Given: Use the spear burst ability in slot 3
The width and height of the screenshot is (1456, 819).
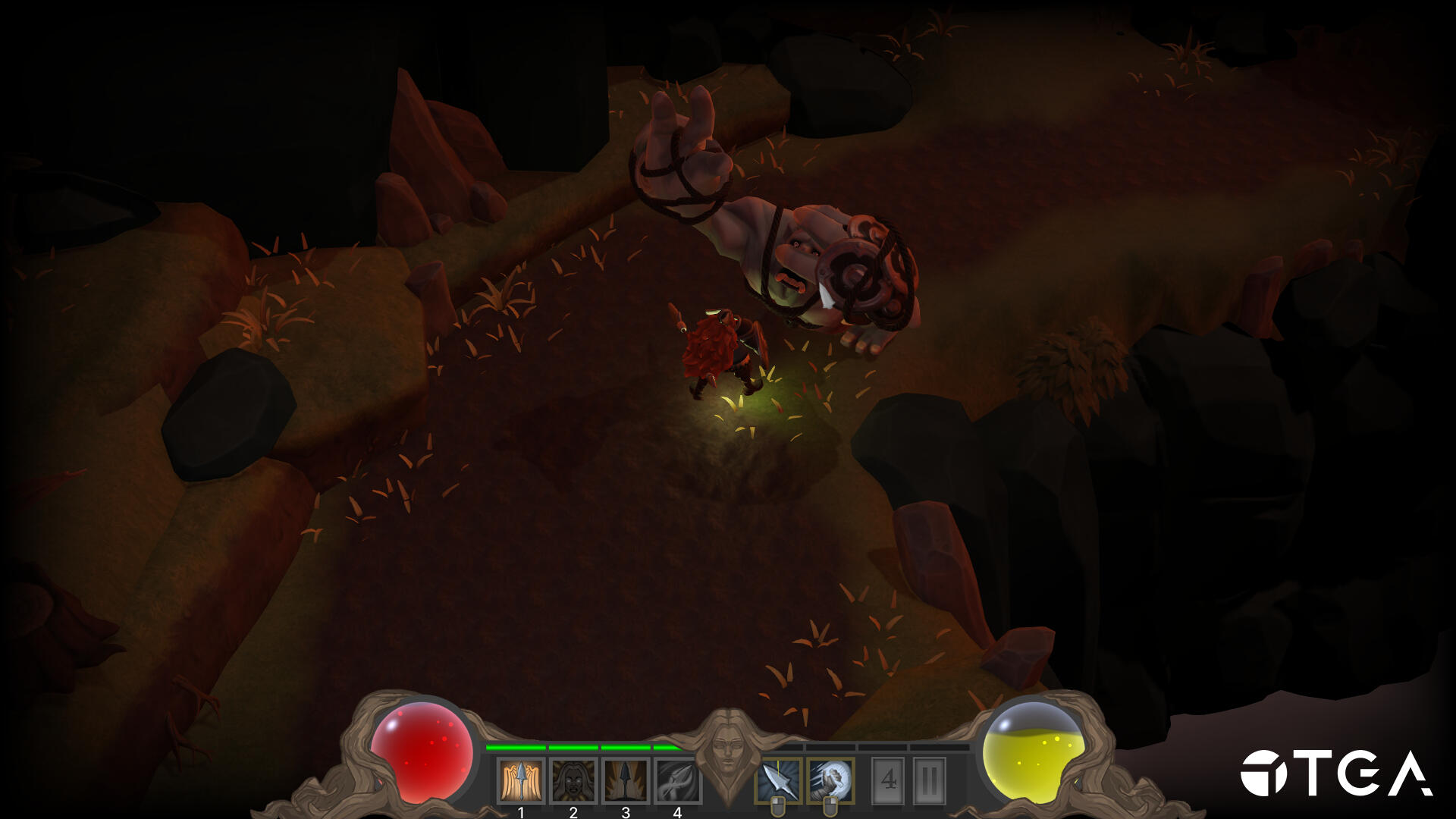Looking at the screenshot, I should coord(626,781).
